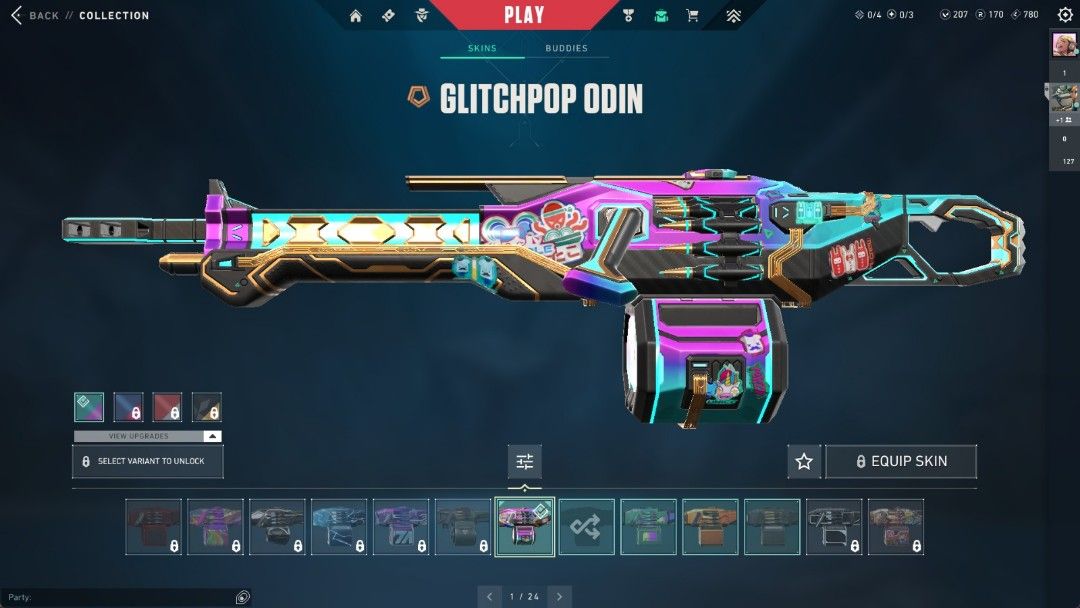
Task: Go to the next skins page arrow
Action: 560,597
